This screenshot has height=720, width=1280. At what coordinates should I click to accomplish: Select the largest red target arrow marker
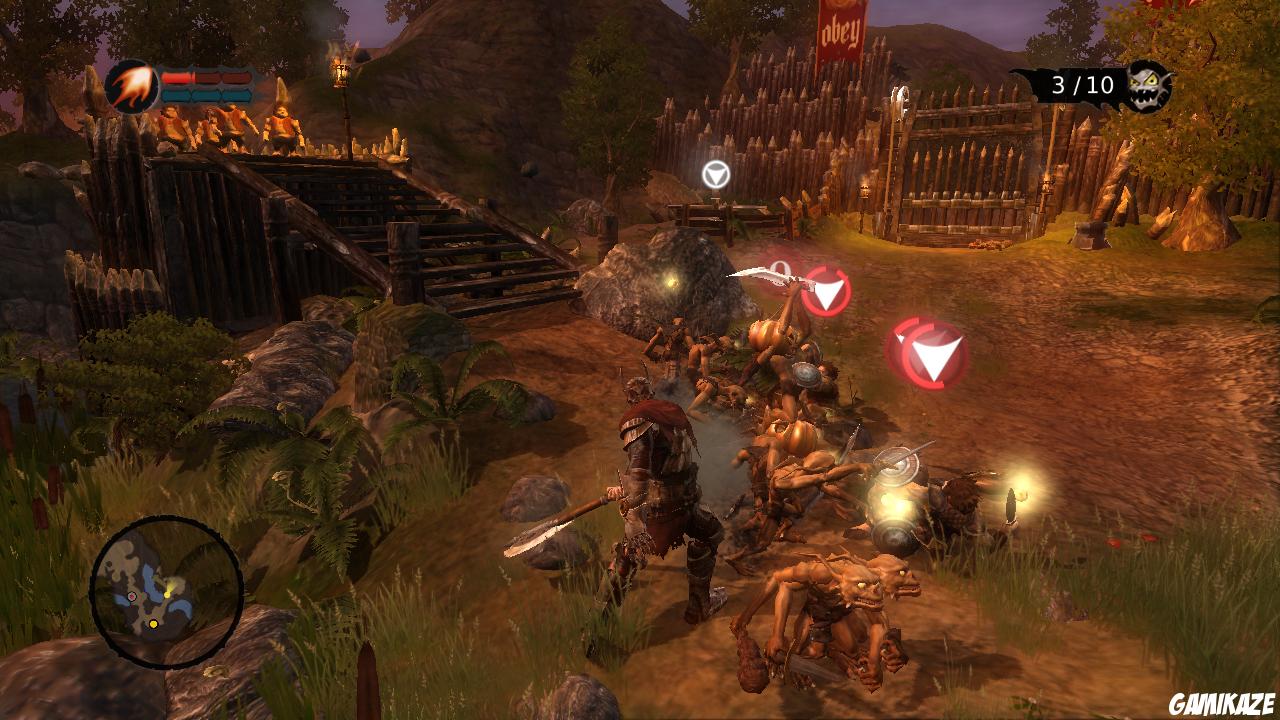click(x=934, y=355)
